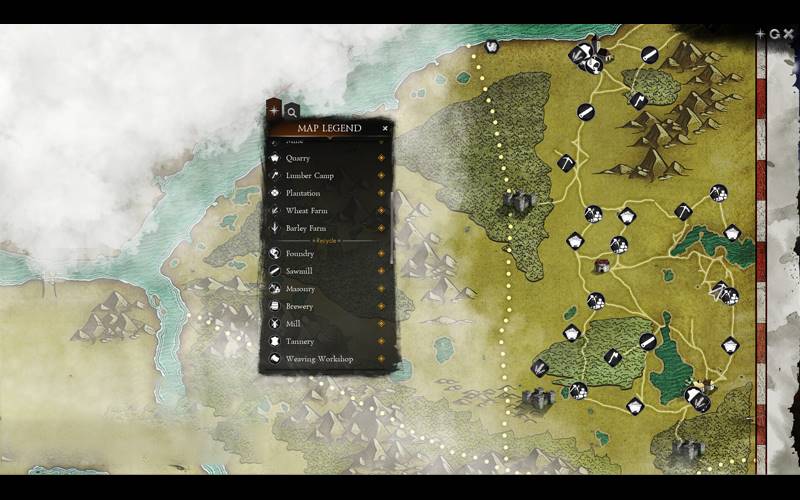
Task: Choose Quarry in the map legend
Action: point(298,158)
